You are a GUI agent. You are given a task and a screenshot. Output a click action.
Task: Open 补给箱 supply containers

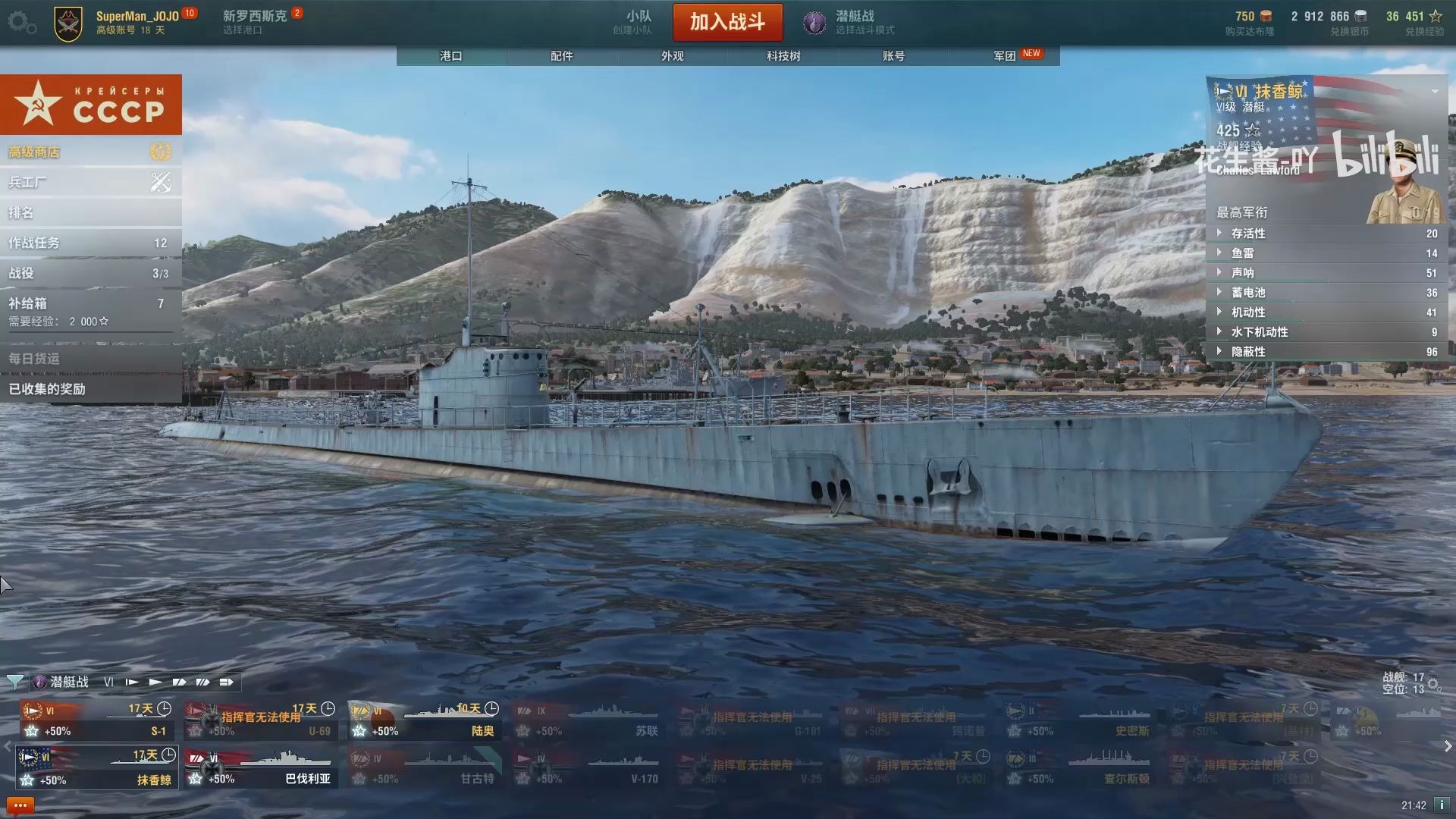(90, 311)
